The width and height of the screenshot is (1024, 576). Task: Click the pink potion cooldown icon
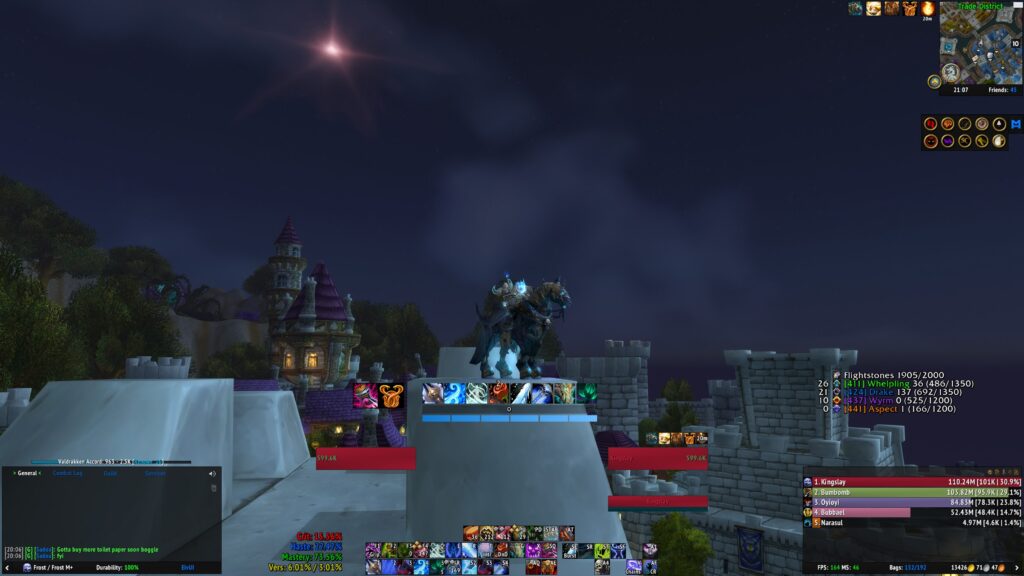pyautogui.click(x=364, y=394)
